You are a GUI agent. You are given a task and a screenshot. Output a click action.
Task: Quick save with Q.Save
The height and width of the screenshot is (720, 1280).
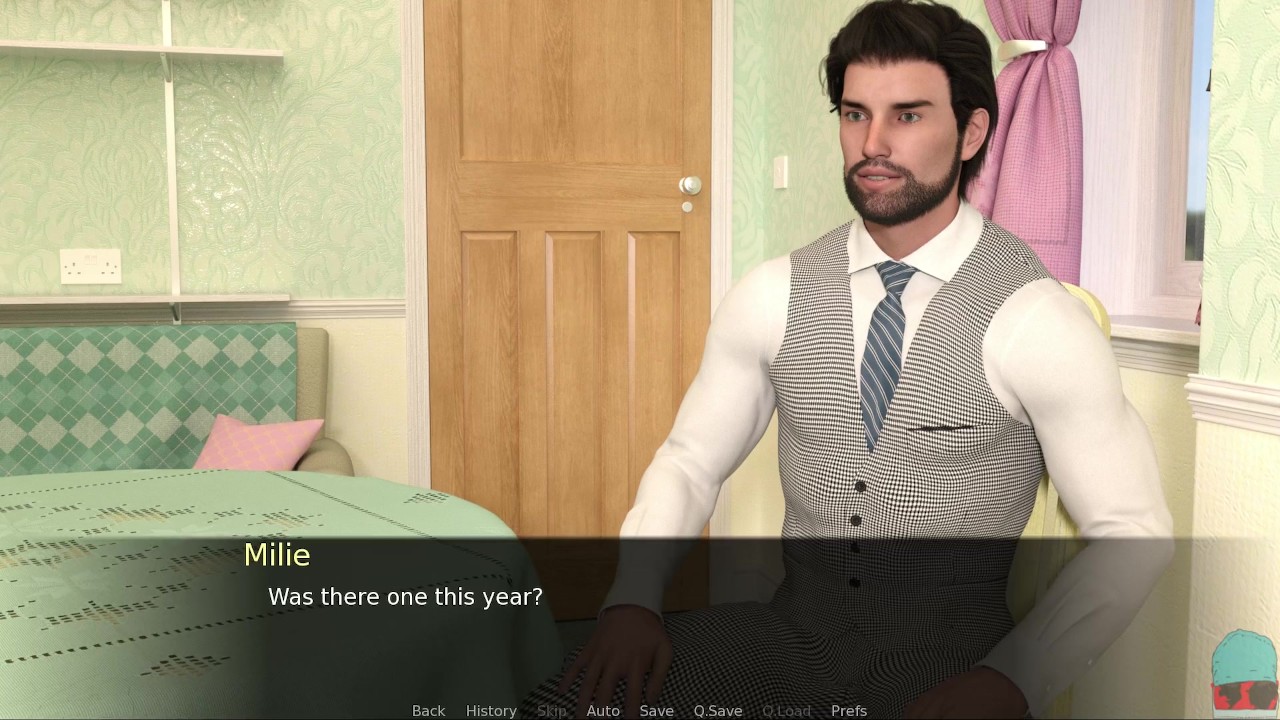717,710
